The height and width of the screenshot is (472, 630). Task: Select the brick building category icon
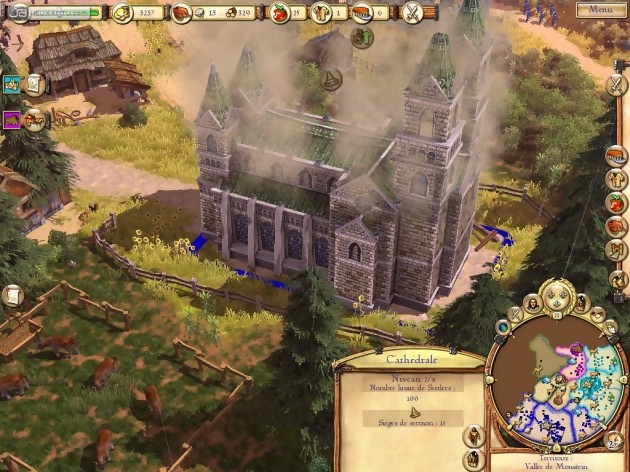616,157
